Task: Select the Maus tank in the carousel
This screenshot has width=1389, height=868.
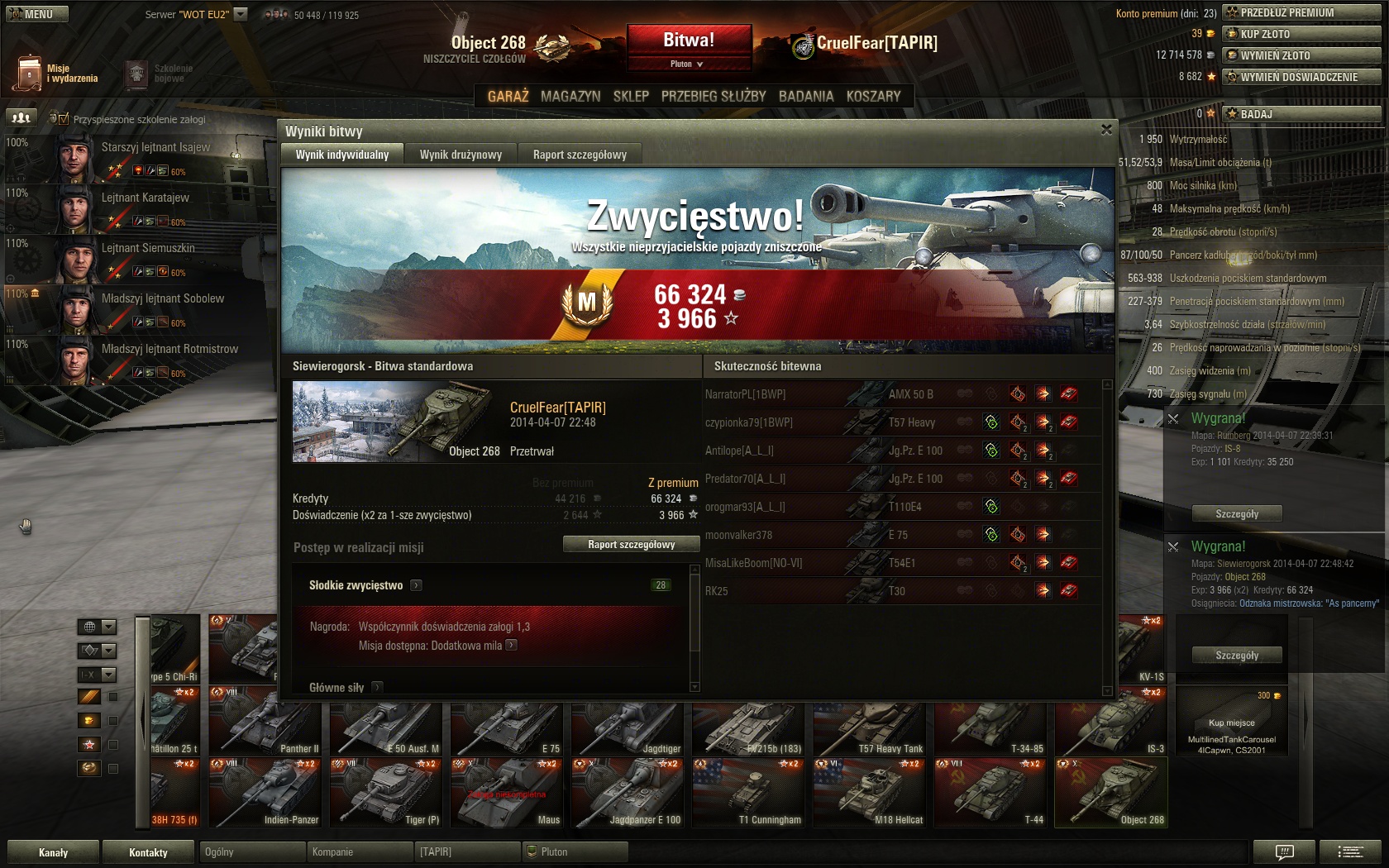Action: (506, 793)
